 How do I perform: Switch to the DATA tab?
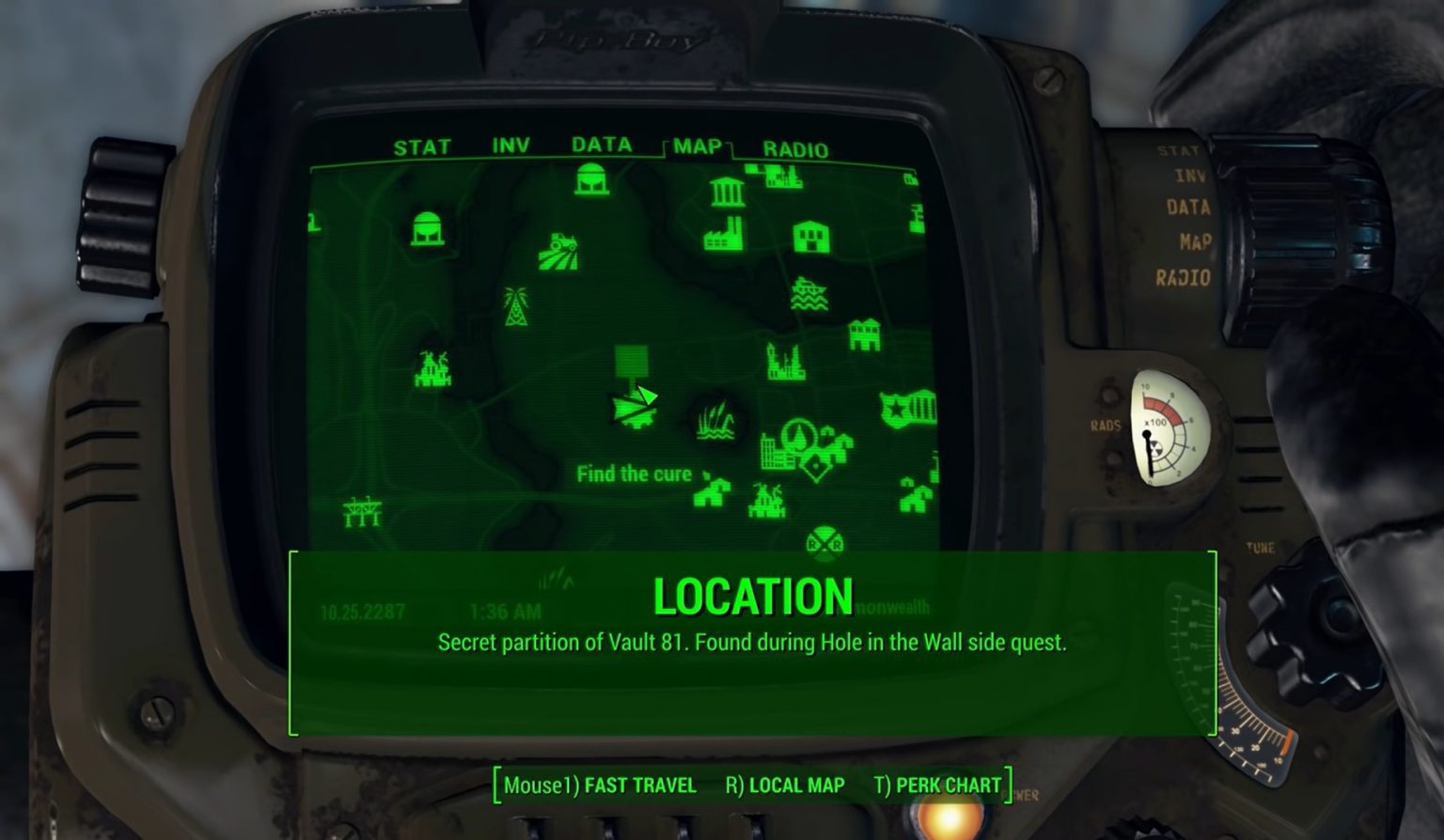tap(602, 145)
